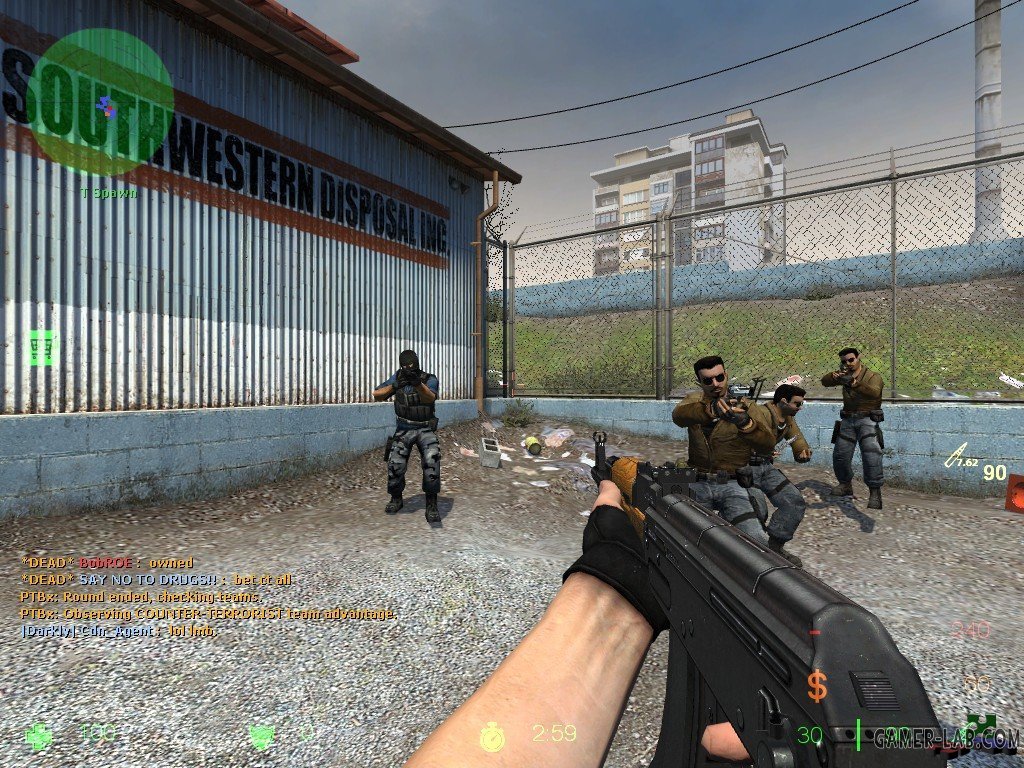Click the round timer stopwatch icon

point(491,737)
